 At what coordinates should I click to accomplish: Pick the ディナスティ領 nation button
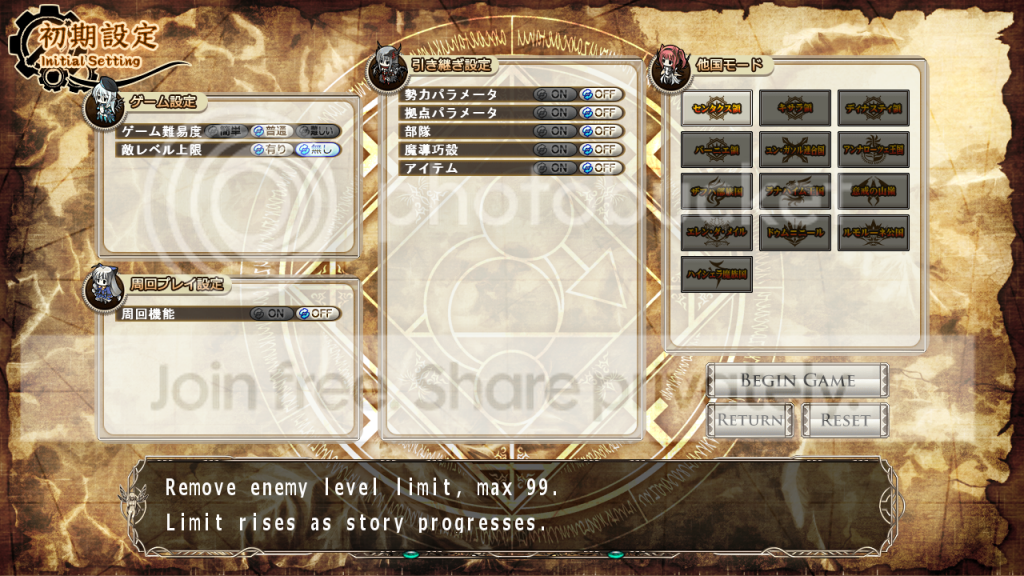coord(873,108)
